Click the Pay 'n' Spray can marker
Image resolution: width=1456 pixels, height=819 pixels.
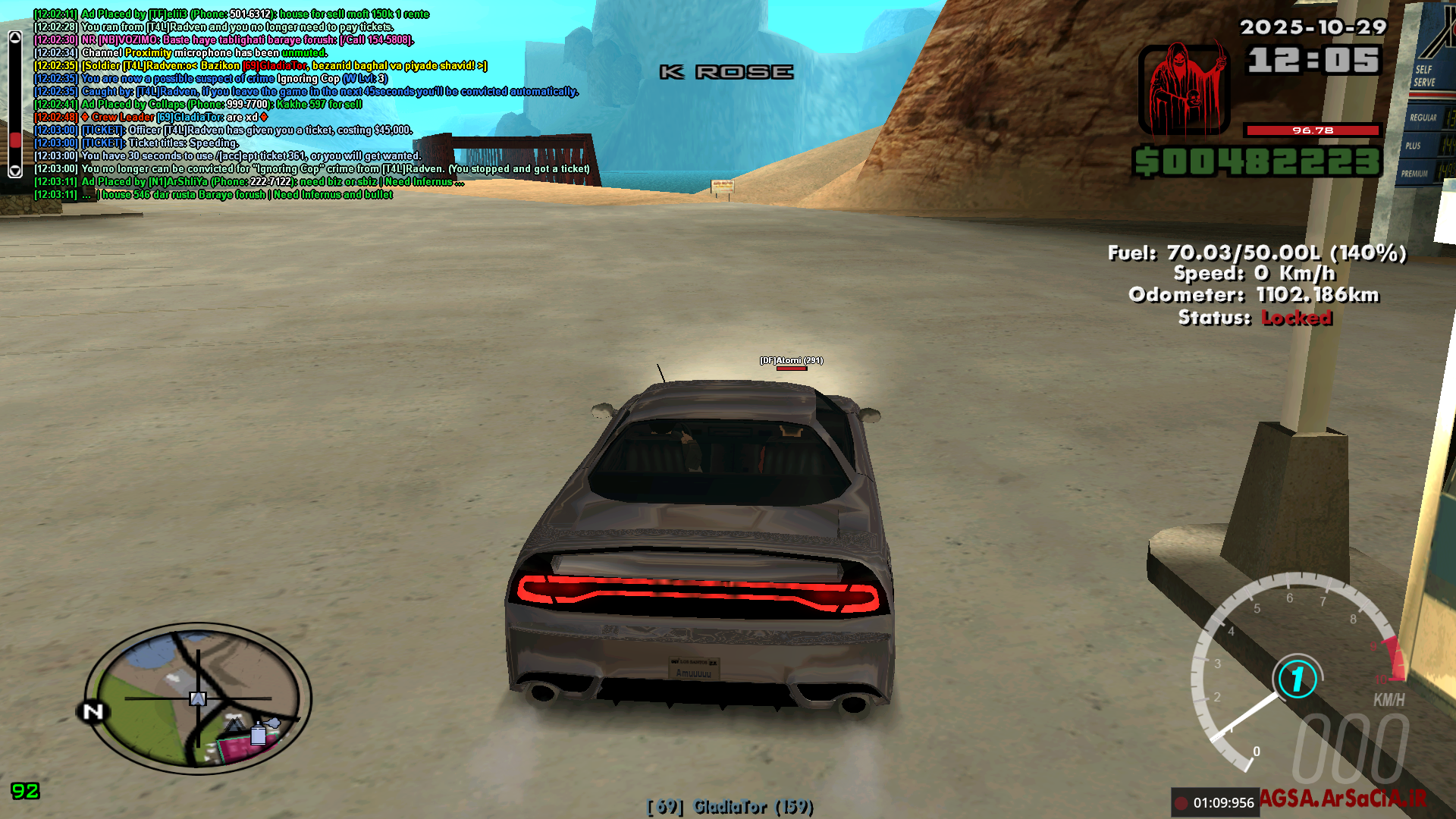[x=258, y=733]
